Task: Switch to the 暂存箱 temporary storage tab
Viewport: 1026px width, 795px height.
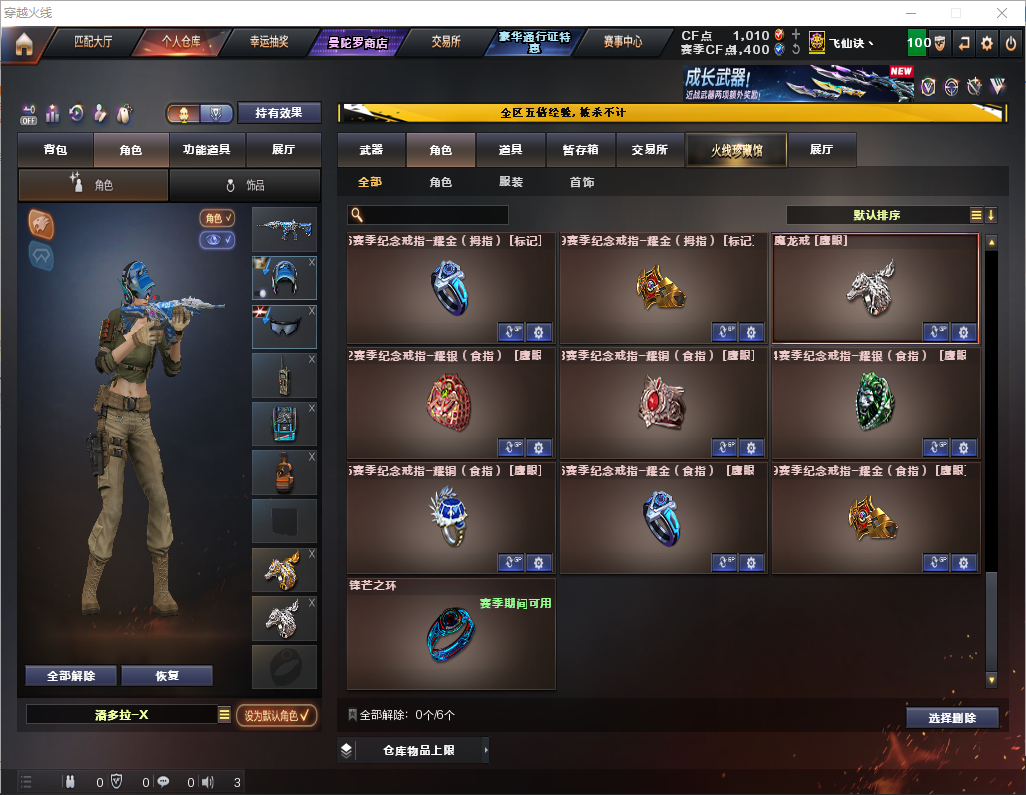Action: click(580, 150)
